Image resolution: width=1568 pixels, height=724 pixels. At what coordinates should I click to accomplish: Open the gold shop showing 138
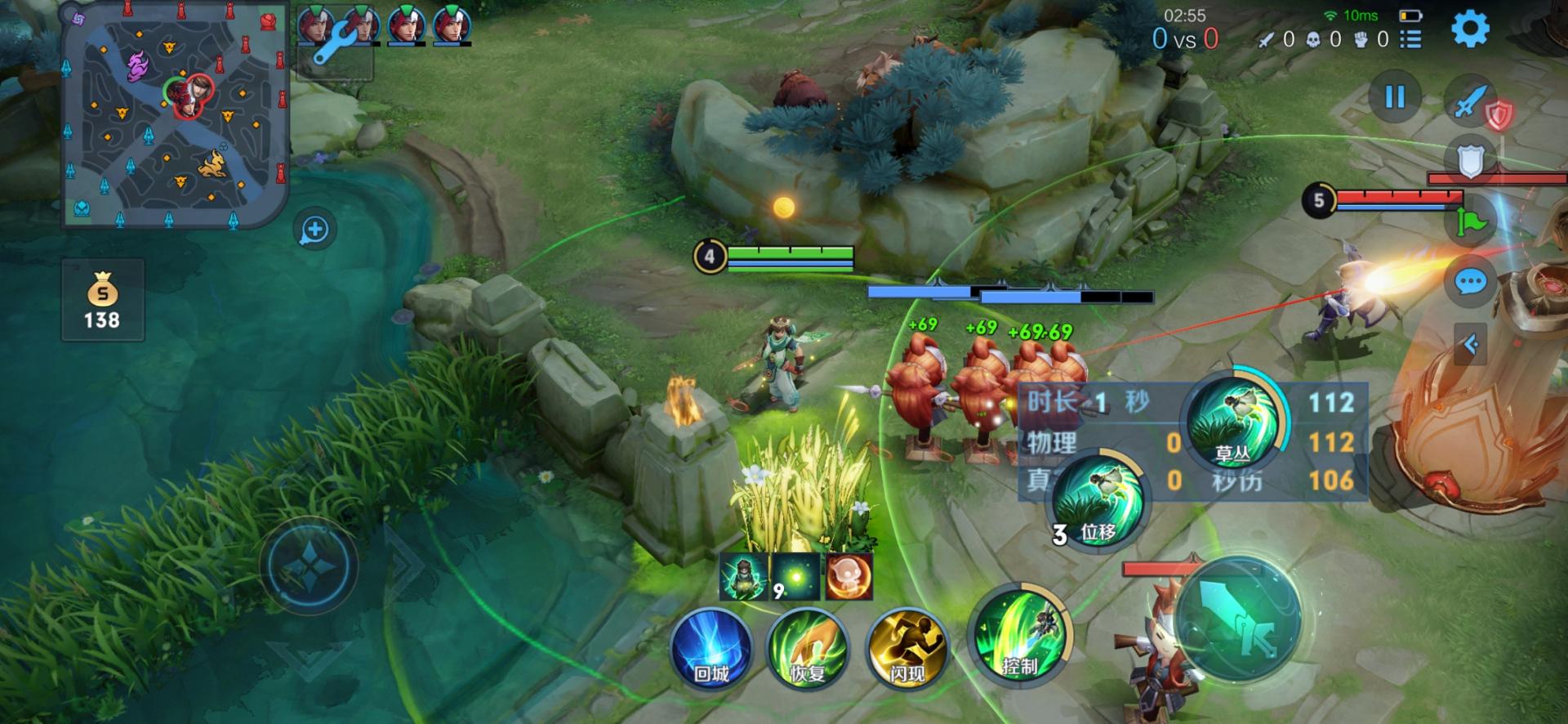pyautogui.click(x=103, y=301)
